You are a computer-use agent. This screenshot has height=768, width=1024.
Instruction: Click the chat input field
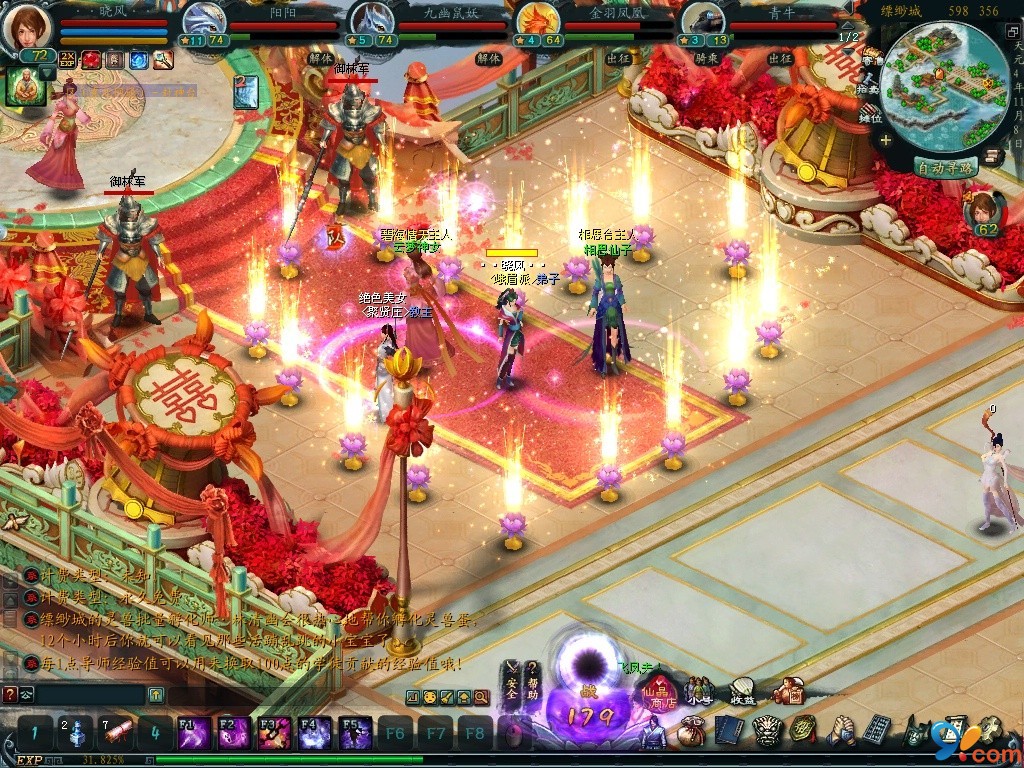point(90,694)
